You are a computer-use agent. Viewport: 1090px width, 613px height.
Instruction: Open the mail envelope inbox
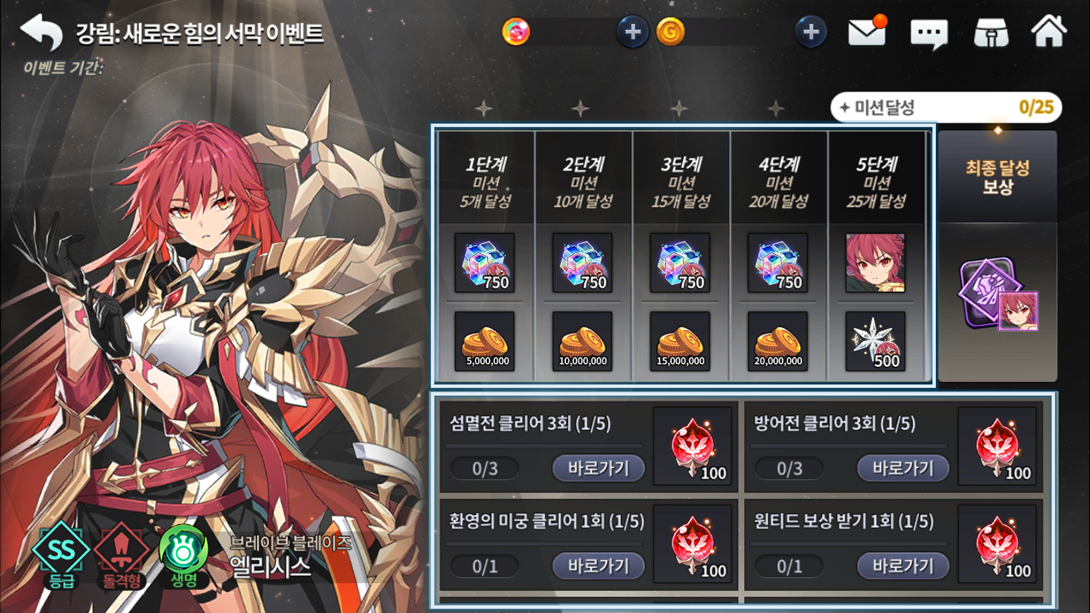pyautogui.click(x=867, y=32)
